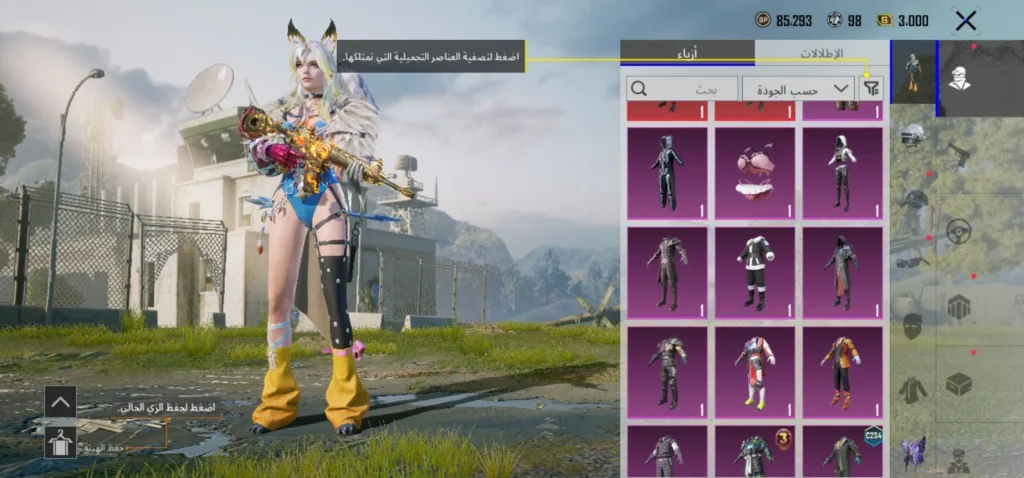Select the black skeleton suit outfit

tap(667, 171)
